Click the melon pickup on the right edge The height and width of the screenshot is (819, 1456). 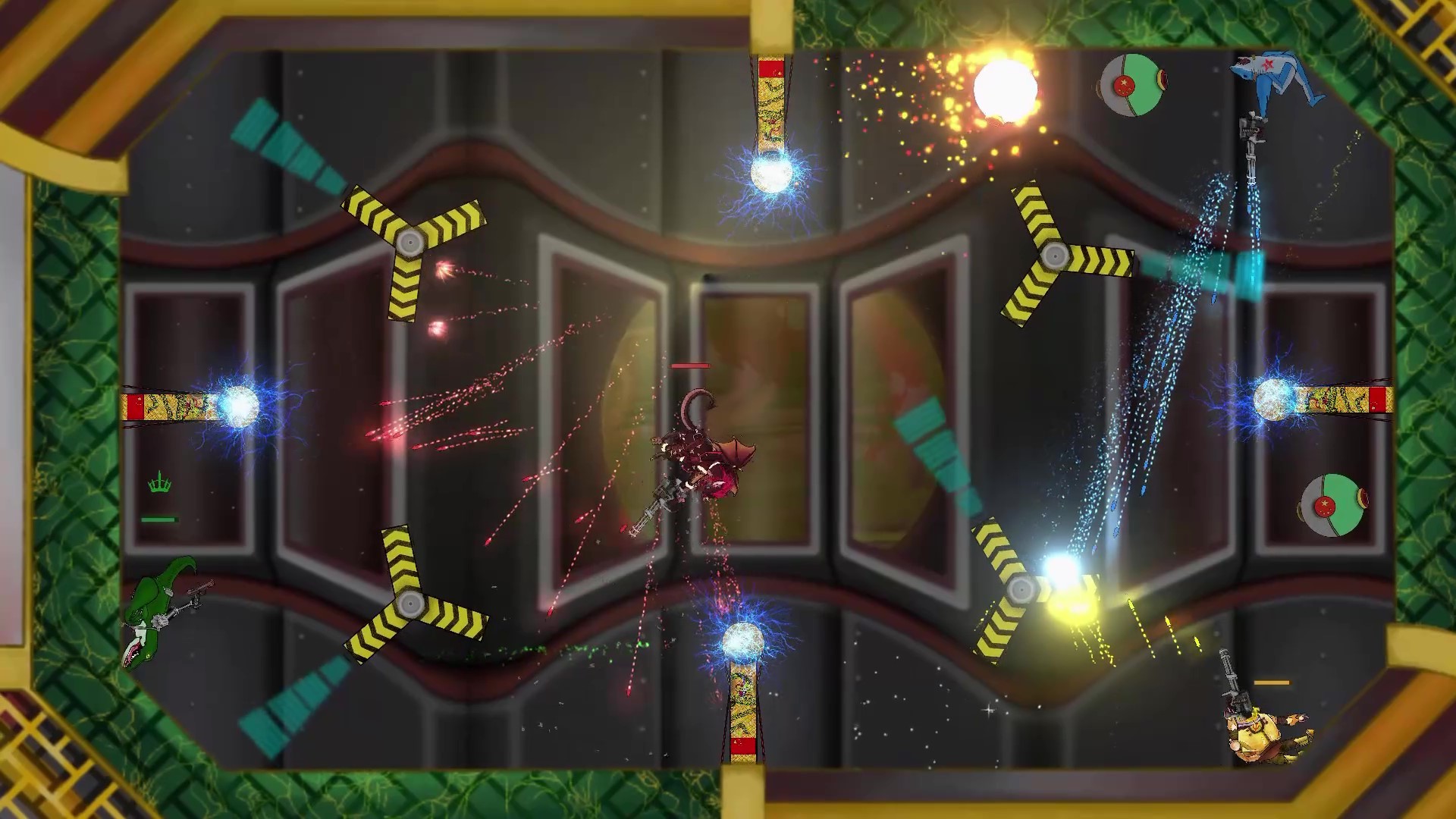pyautogui.click(x=1334, y=504)
